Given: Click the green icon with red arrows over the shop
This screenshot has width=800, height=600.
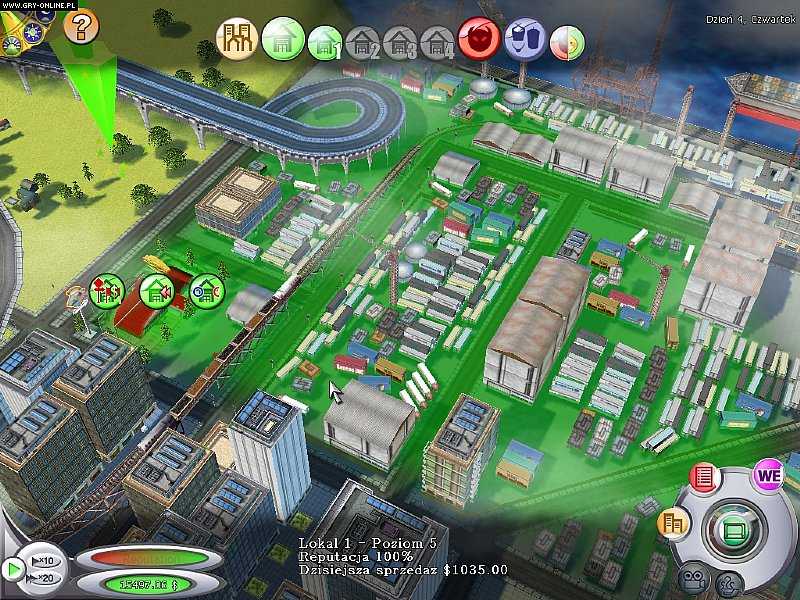Looking at the screenshot, I should coord(106,291).
